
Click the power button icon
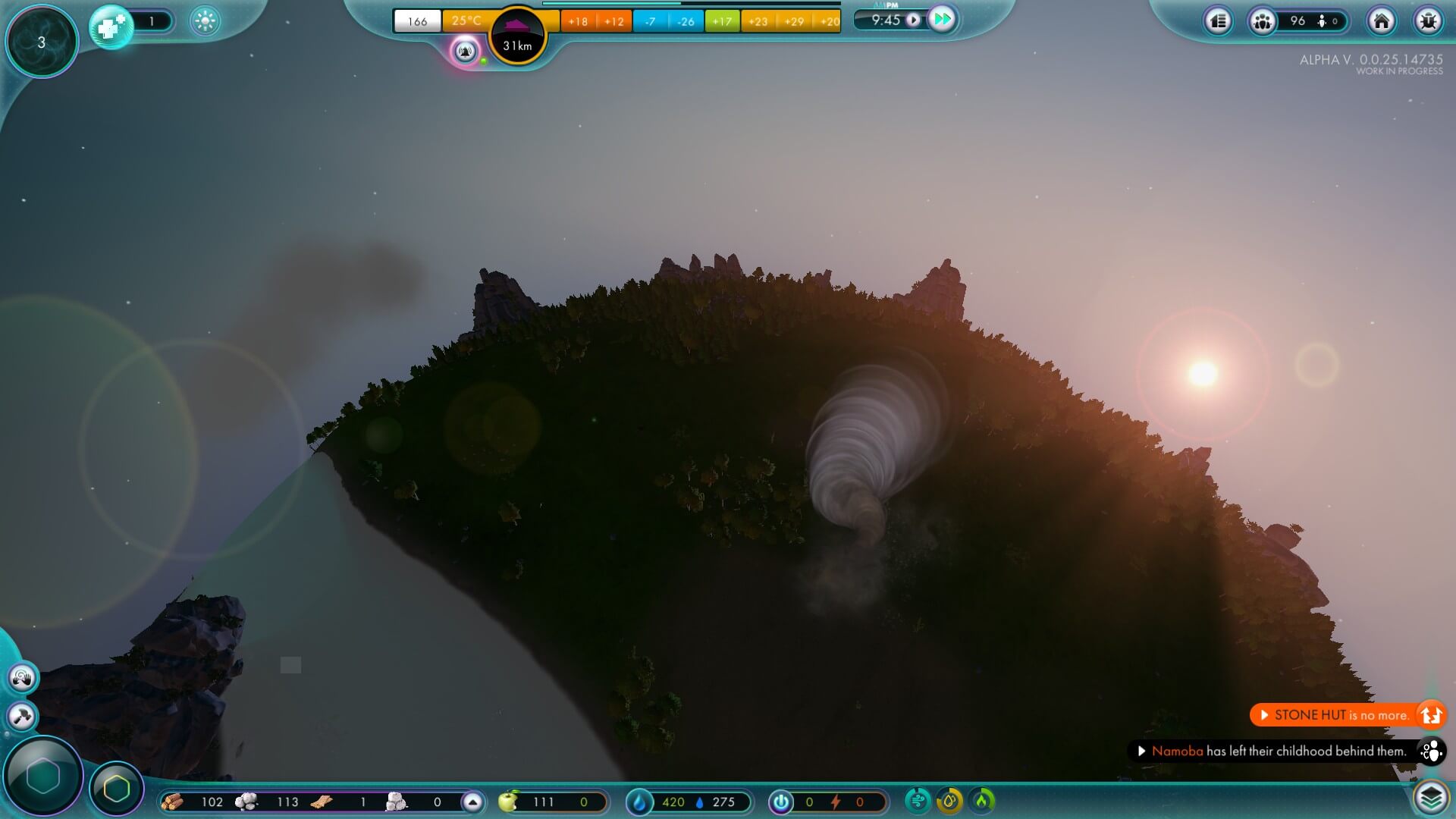[x=780, y=802]
